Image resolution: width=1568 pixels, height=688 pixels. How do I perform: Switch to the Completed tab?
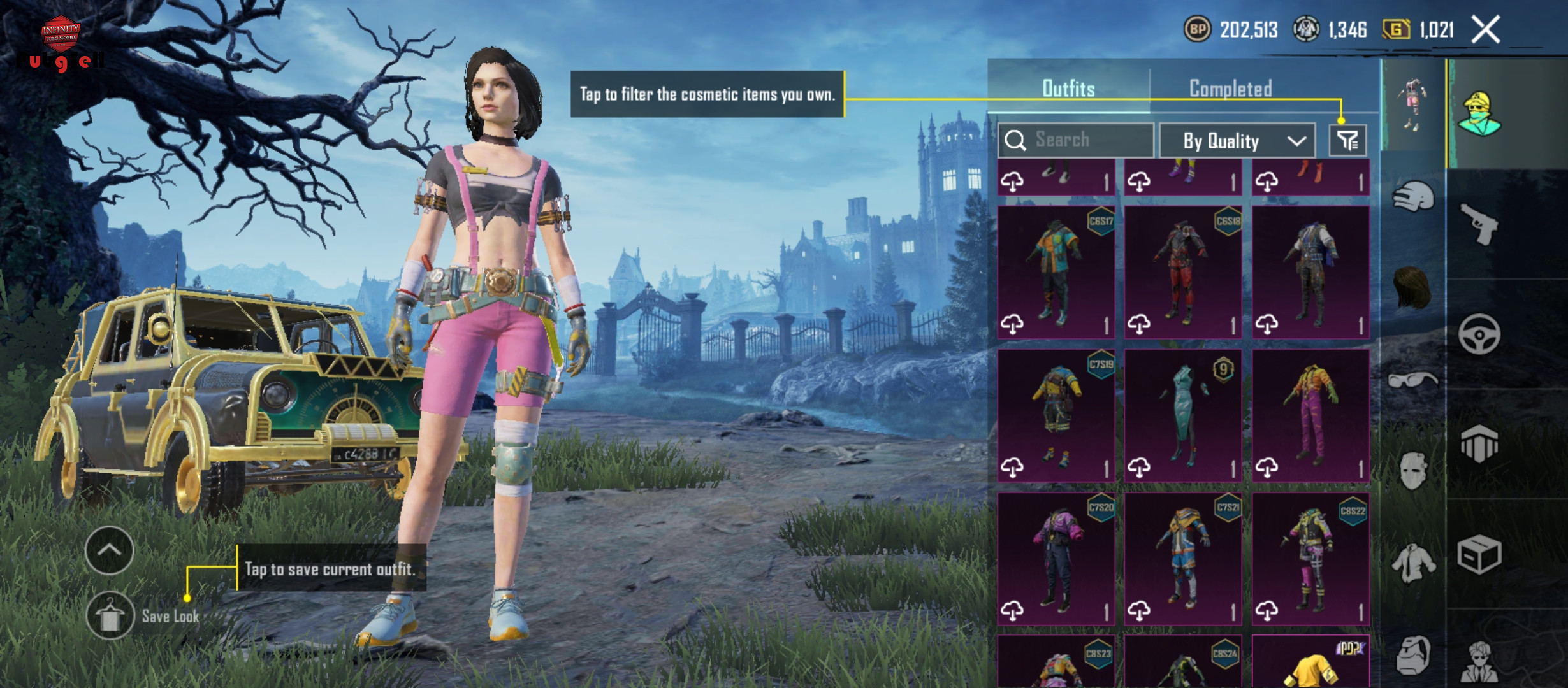[1230, 89]
